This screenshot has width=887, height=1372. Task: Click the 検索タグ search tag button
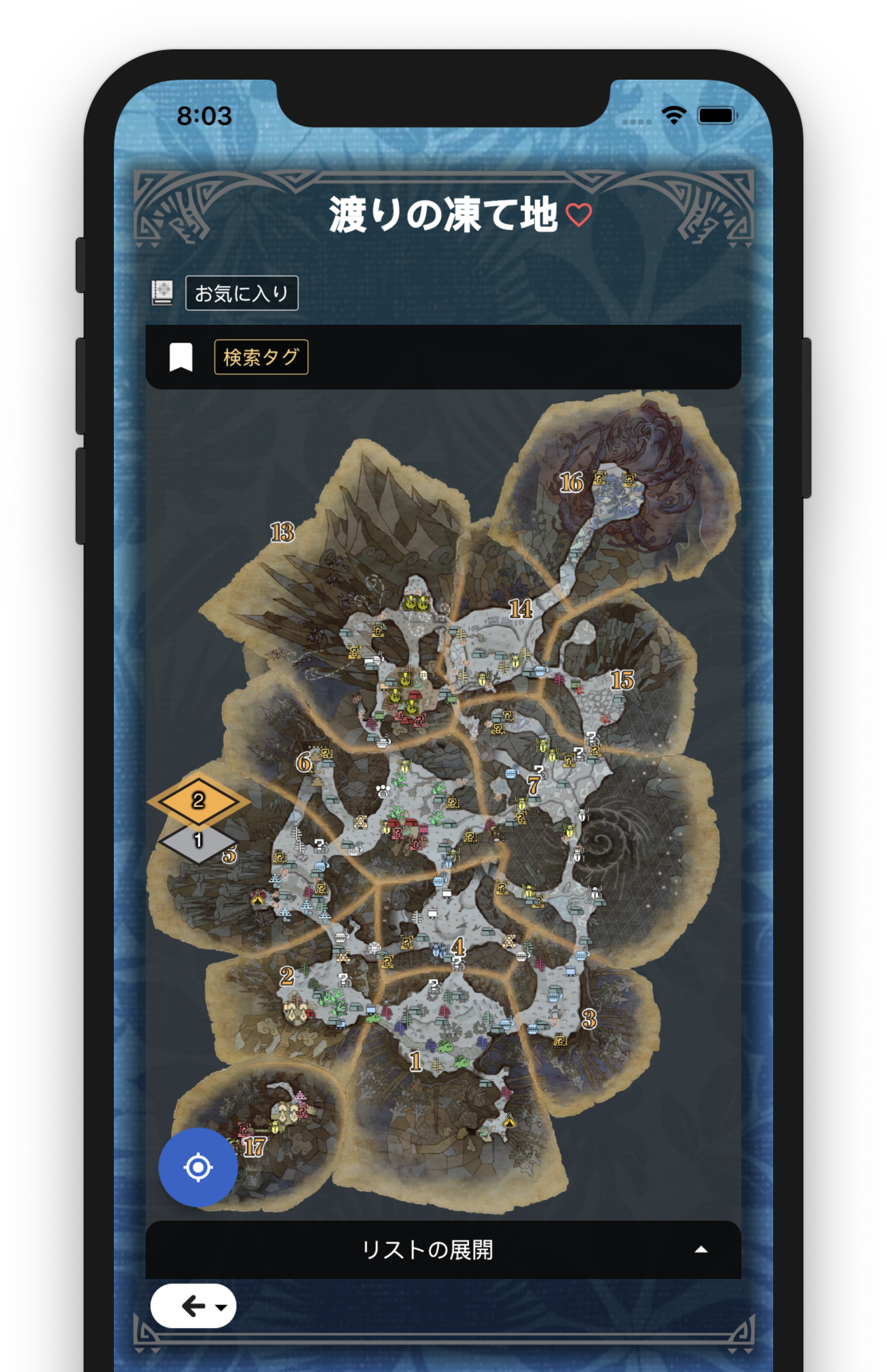pyautogui.click(x=261, y=357)
